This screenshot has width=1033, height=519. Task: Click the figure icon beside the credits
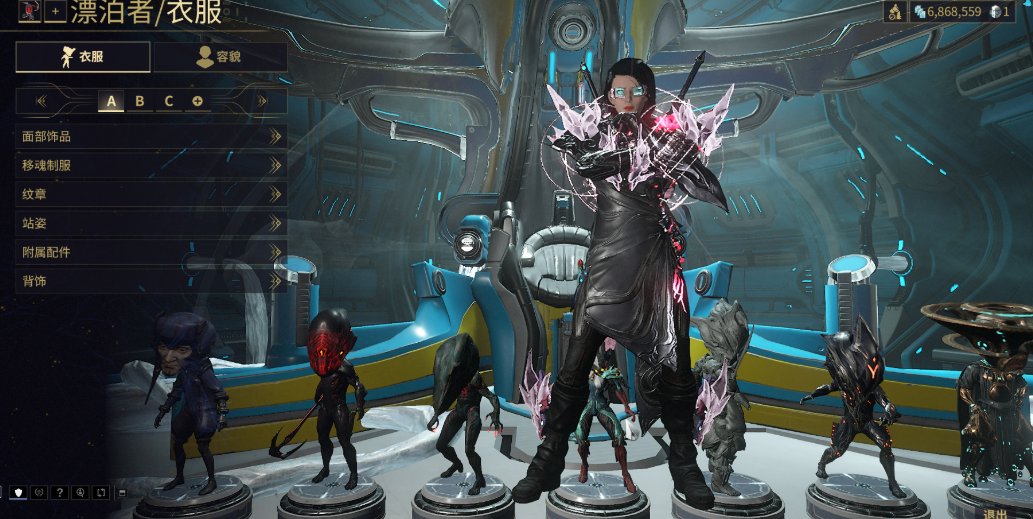point(895,11)
